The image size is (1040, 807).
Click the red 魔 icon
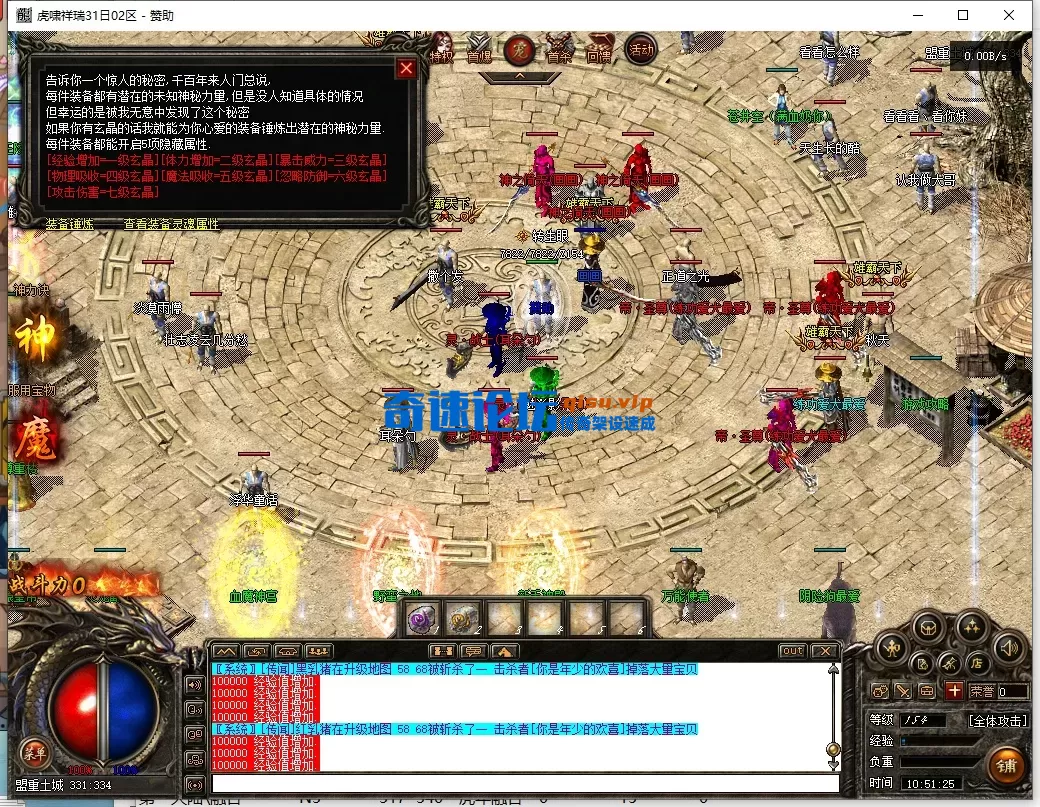[x=33, y=435]
